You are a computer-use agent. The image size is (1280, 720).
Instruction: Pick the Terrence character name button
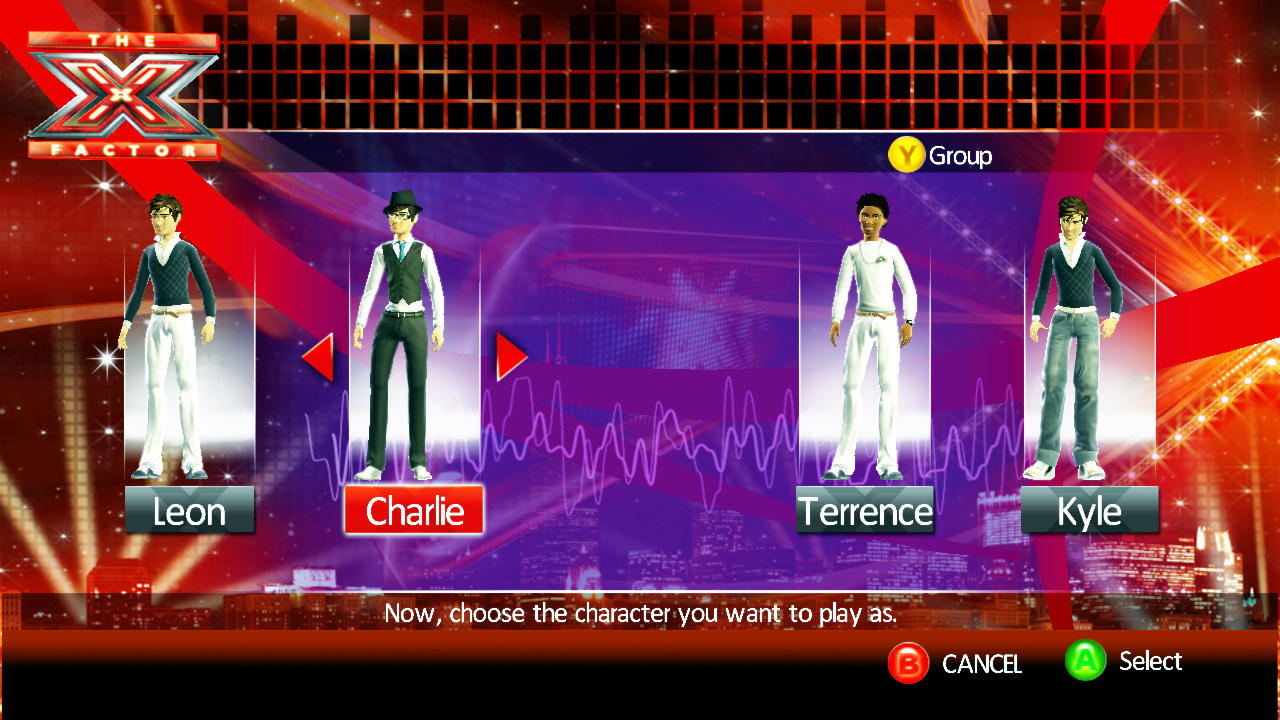[x=865, y=511]
